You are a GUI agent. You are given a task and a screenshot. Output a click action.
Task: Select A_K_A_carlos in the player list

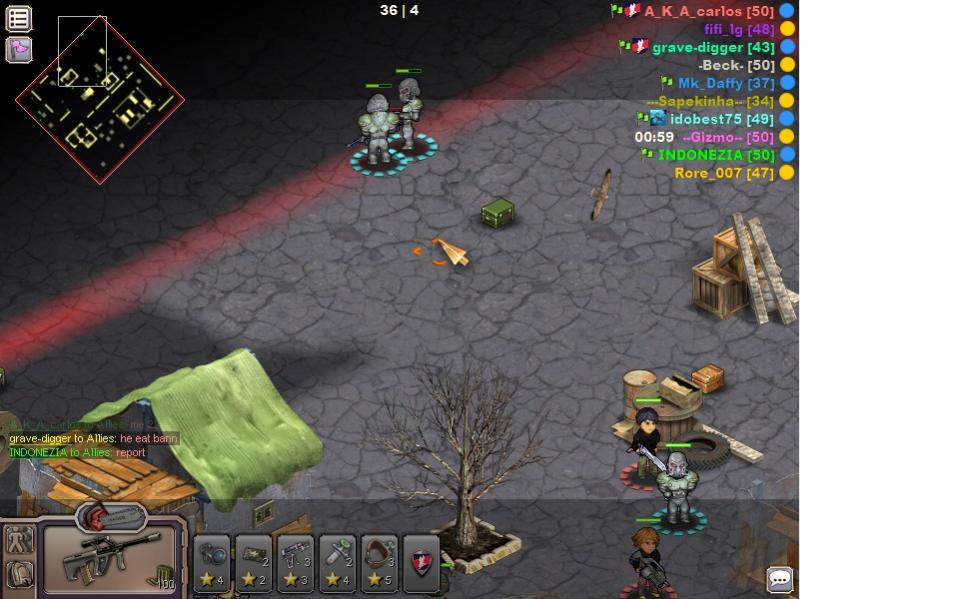tap(708, 11)
